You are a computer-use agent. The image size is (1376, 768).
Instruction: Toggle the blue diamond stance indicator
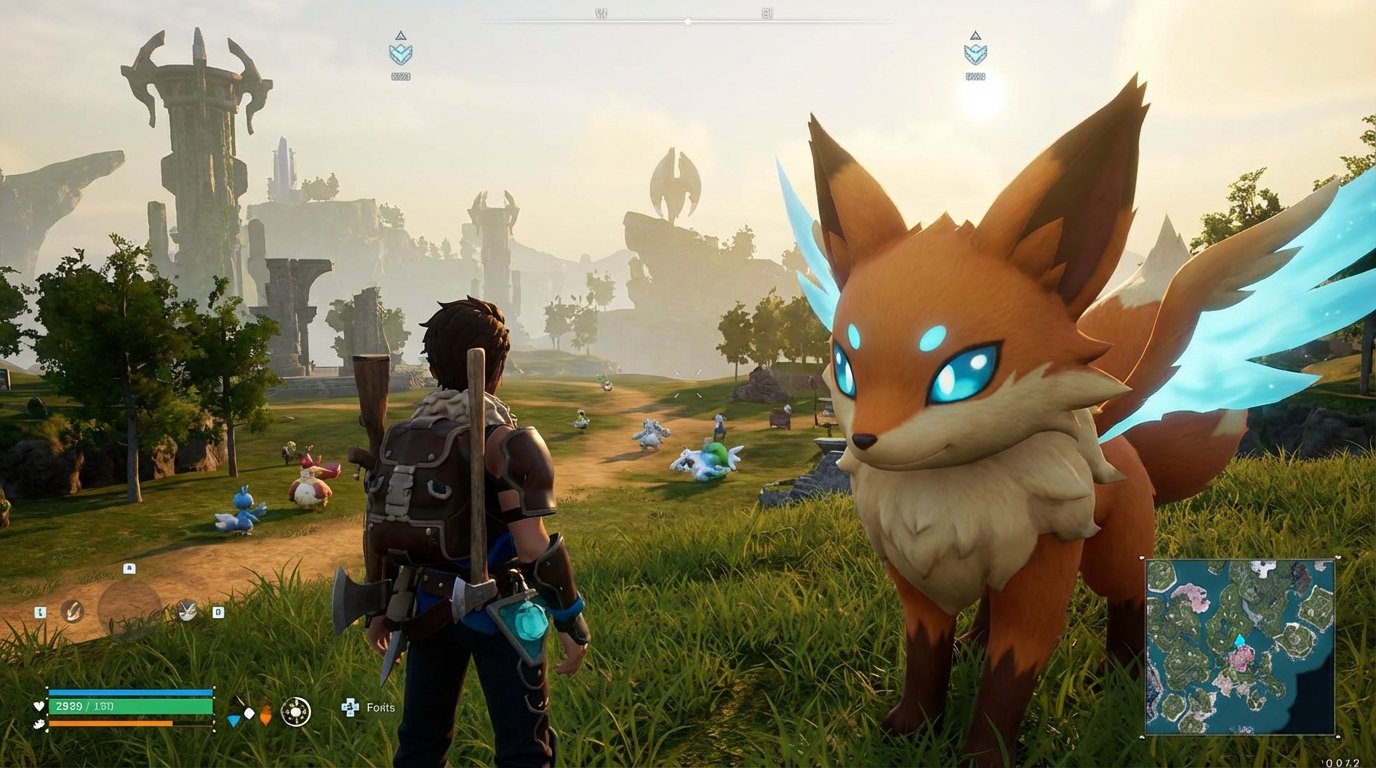point(234,720)
